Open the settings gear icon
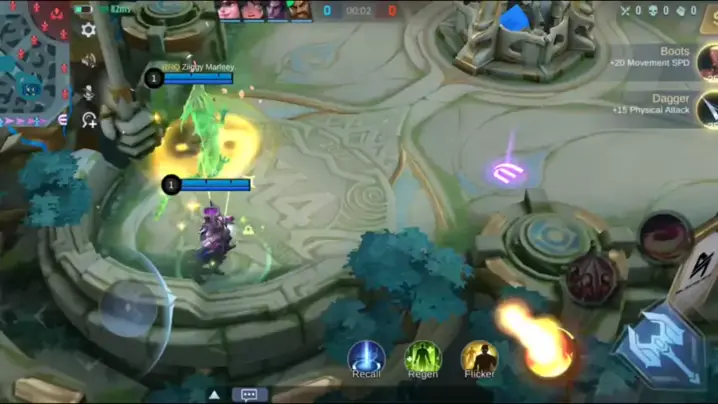 (x=88, y=30)
